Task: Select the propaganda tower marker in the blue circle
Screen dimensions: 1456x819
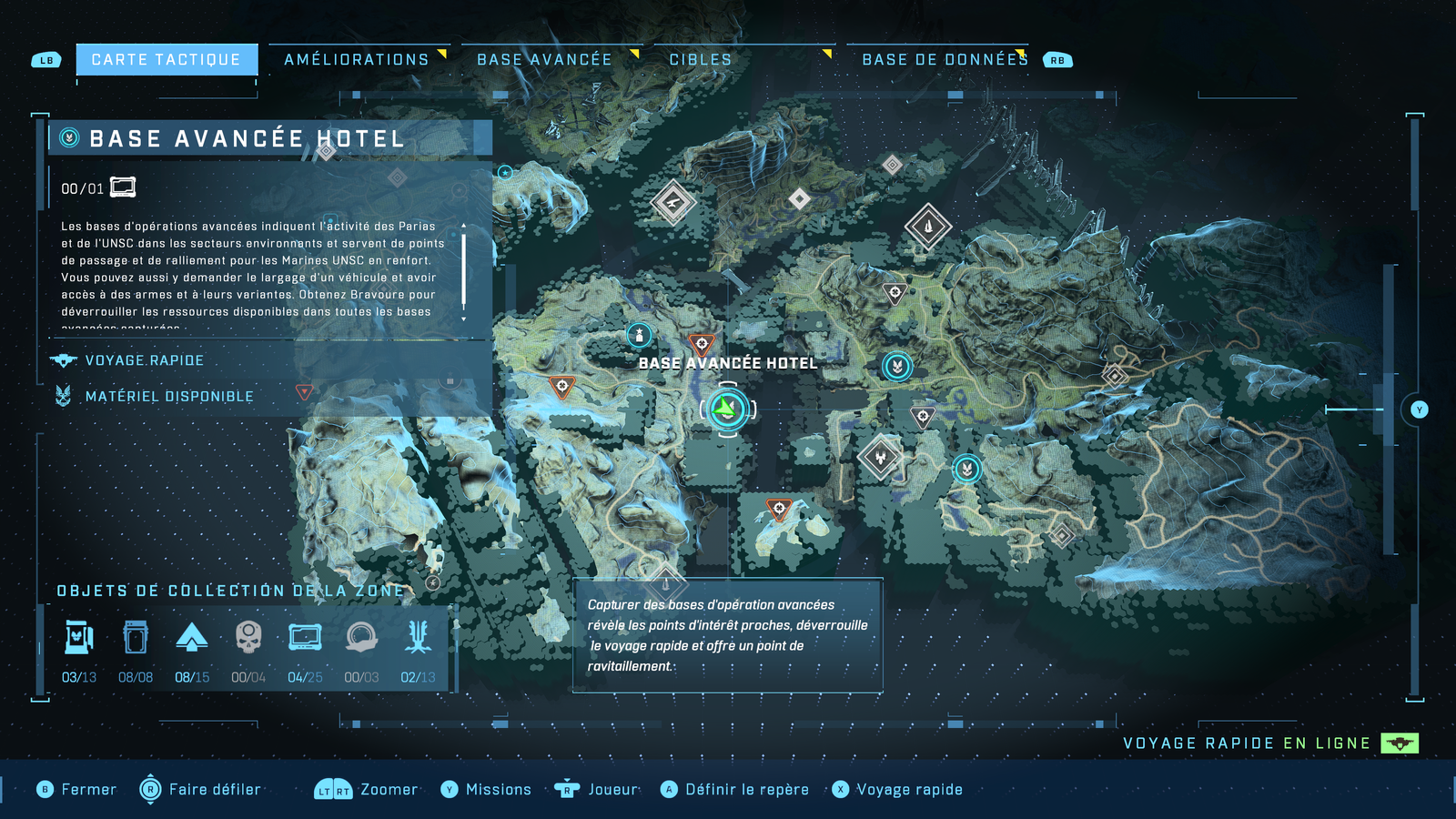Action: click(640, 334)
